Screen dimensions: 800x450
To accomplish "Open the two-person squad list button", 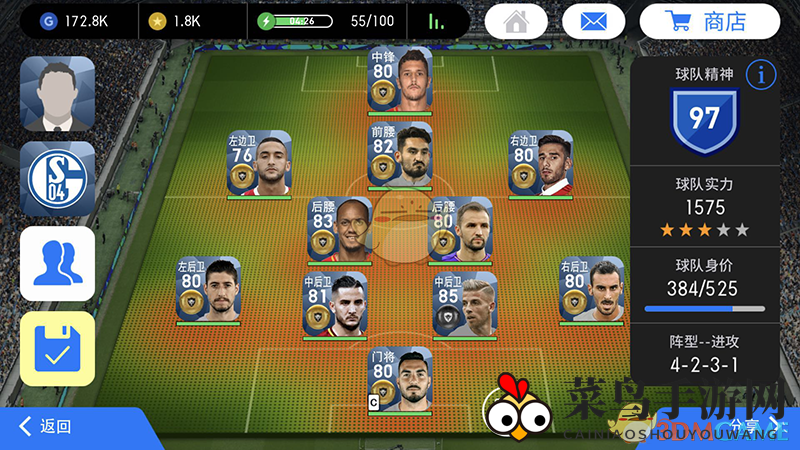I will (57, 263).
